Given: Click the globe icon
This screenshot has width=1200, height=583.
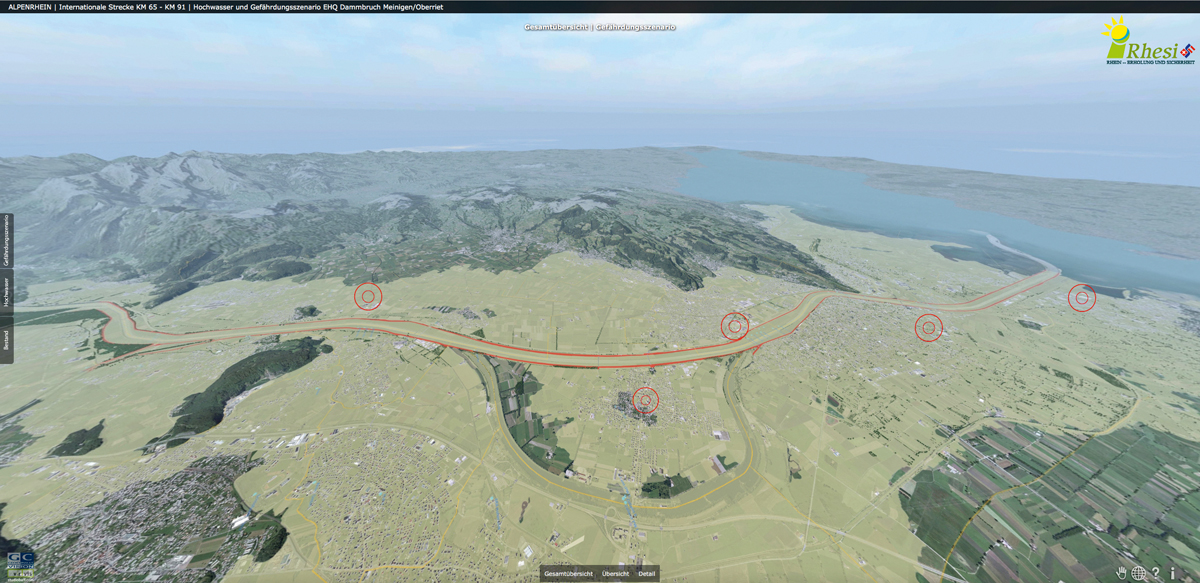Looking at the screenshot, I should click(1139, 573).
